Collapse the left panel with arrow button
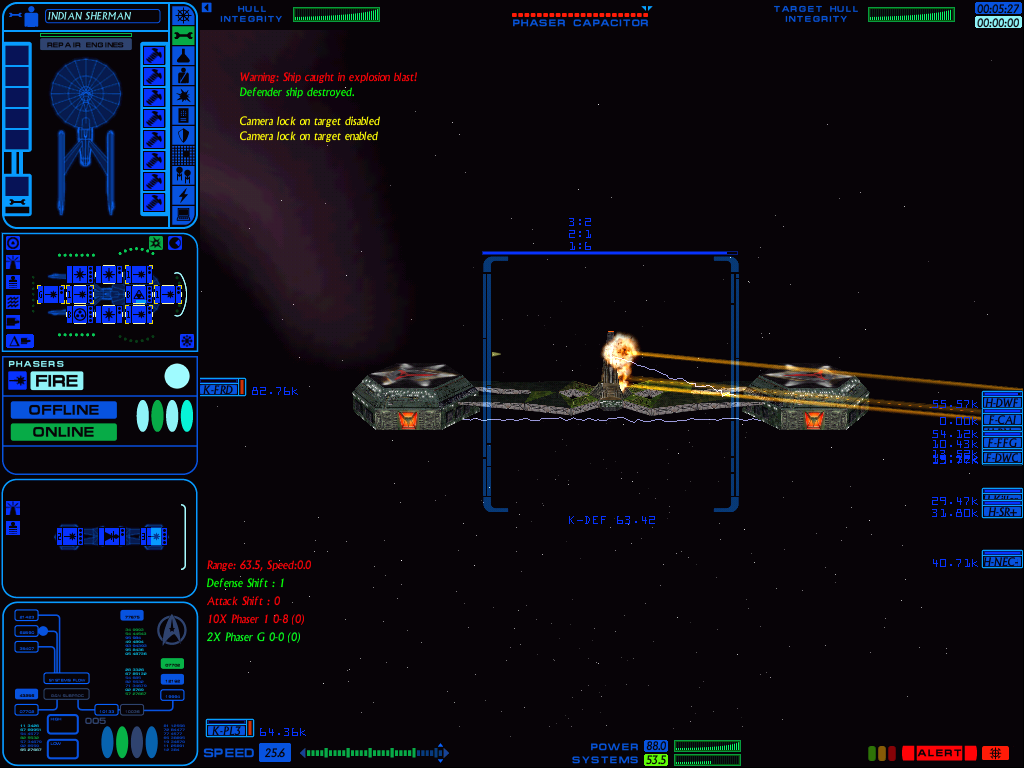Image resolution: width=1024 pixels, height=768 pixels. (x=206, y=7)
